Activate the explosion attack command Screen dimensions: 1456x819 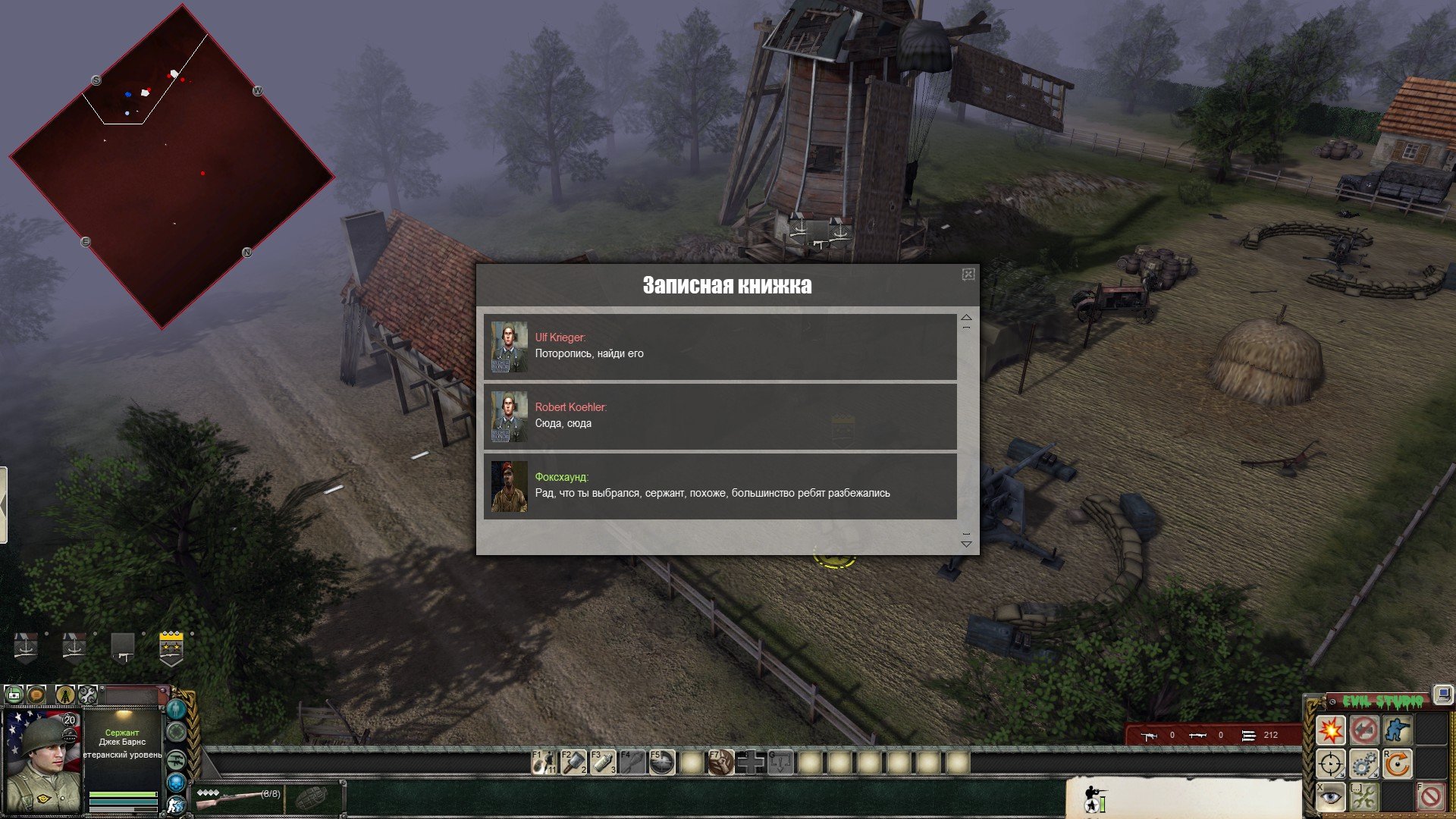coord(1330,730)
